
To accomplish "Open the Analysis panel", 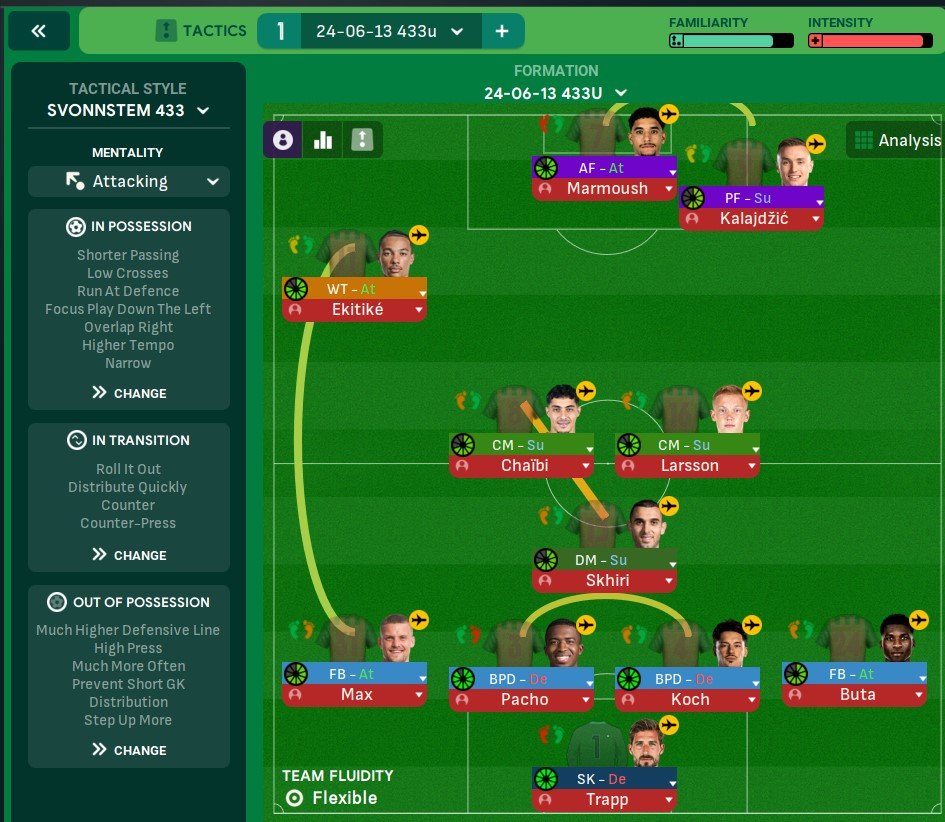I will click(x=895, y=140).
